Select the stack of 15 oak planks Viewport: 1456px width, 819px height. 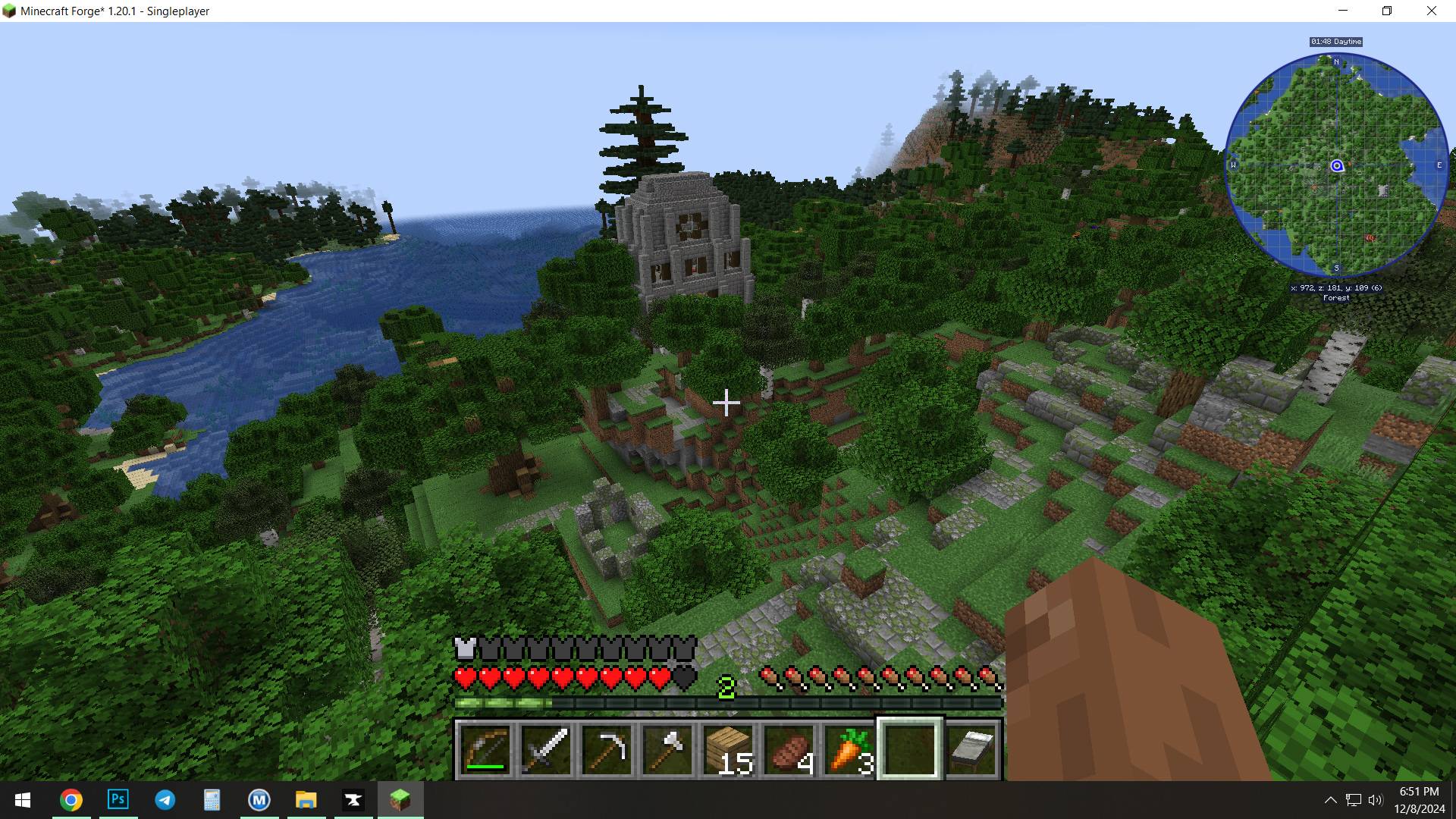pyautogui.click(x=728, y=750)
